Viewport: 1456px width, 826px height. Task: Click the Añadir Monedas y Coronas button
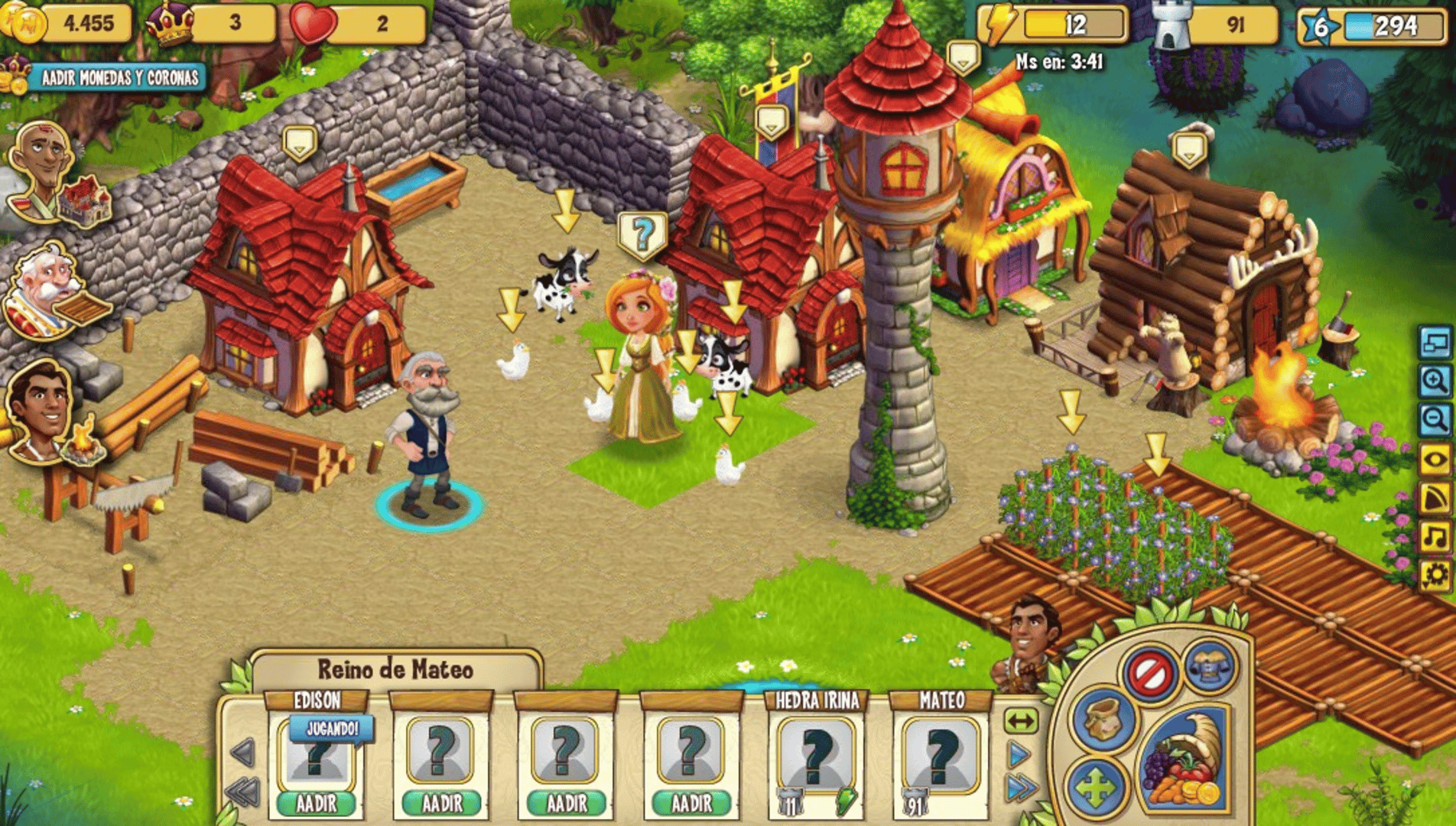[x=117, y=77]
